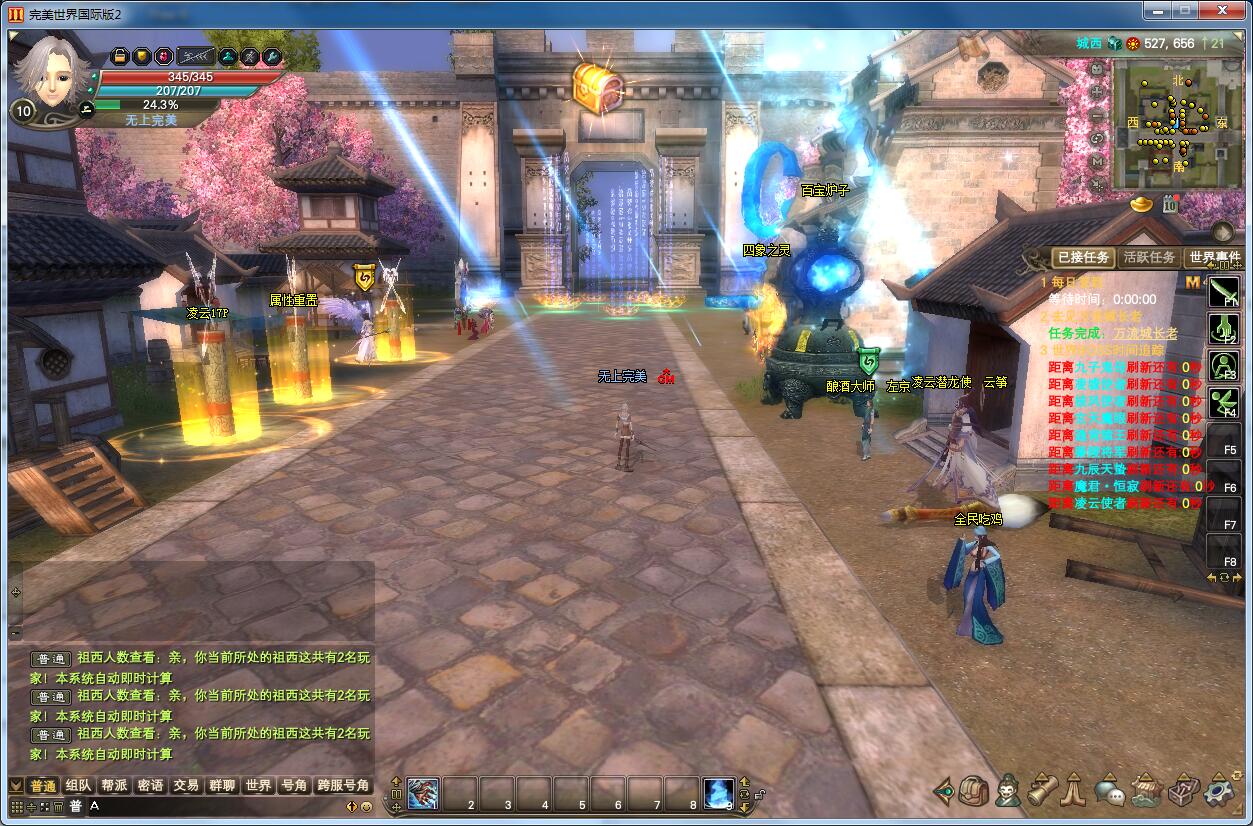This screenshot has height=826, width=1253.
Task: Open the speech bubbles social icon
Action: pyautogui.click(x=1109, y=792)
